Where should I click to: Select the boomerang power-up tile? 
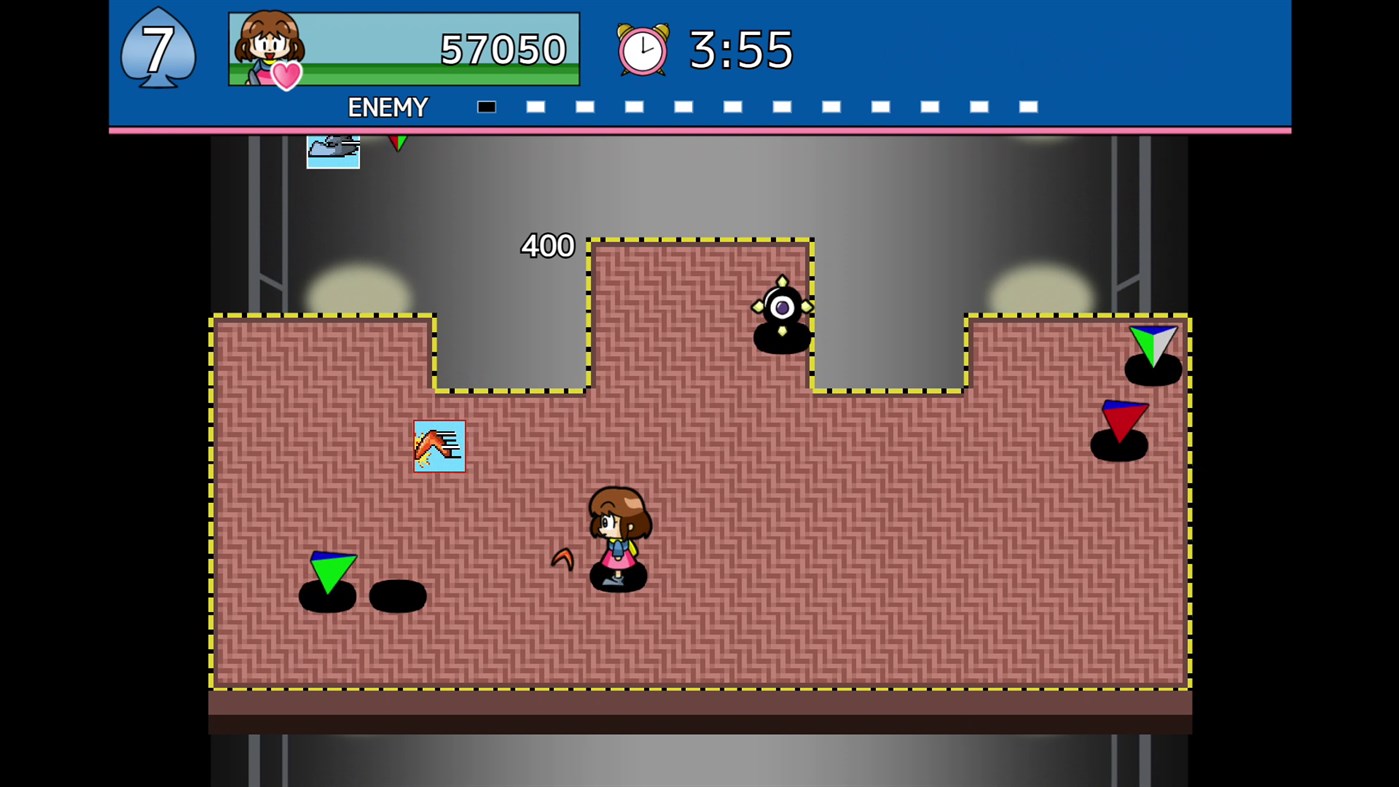pyautogui.click(x=439, y=446)
